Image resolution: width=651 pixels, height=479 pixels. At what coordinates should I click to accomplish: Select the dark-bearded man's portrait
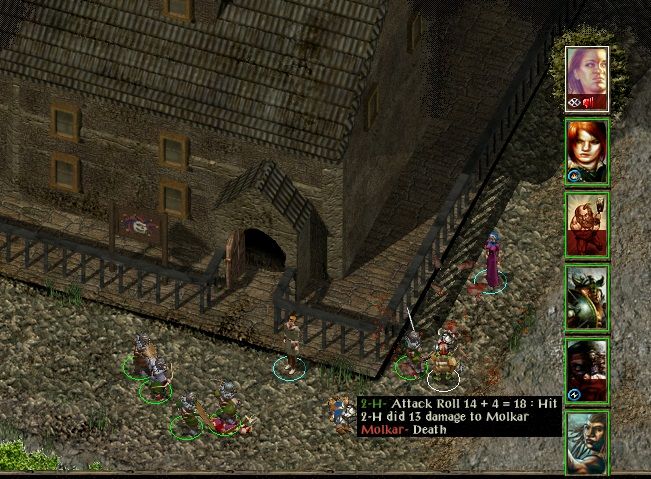coord(587,370)
